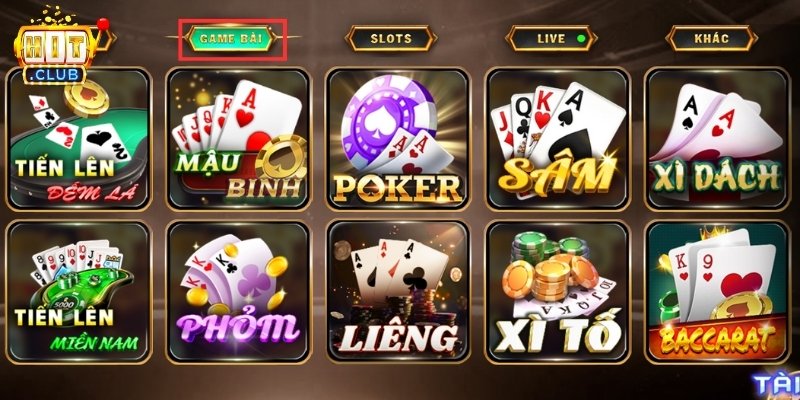Show the Khác category
Image resolution: width=800 pixels, height=400 pixels.
coord(711,38)
